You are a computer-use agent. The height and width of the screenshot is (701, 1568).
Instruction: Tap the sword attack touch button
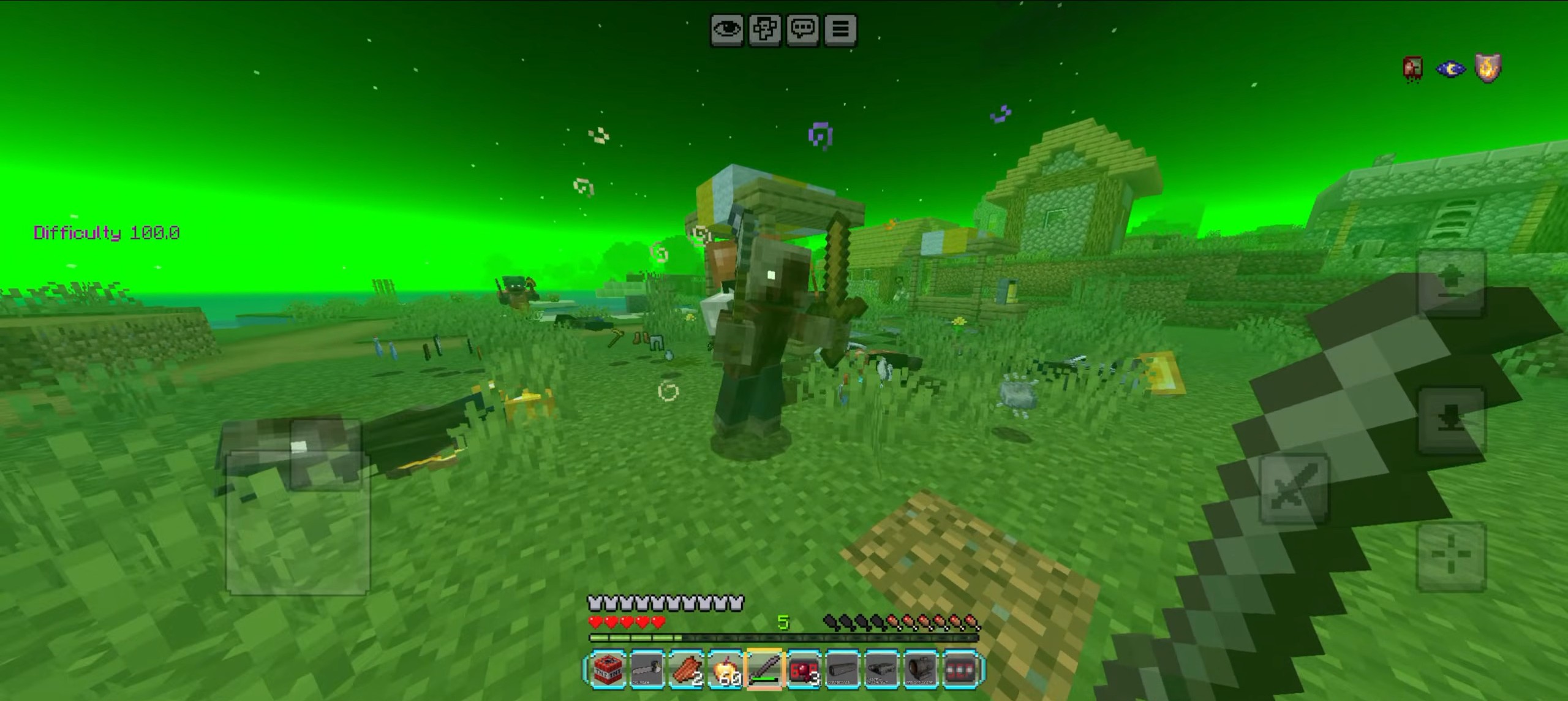pyautogui.click(x=1294, y=488)
